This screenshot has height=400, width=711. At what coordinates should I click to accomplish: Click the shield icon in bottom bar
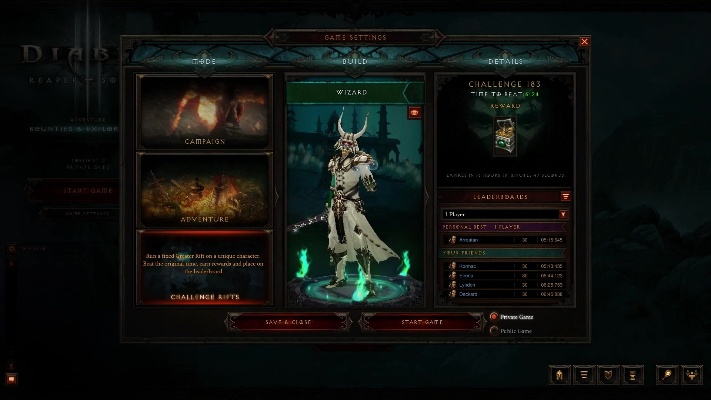click(x=607, y=375)
